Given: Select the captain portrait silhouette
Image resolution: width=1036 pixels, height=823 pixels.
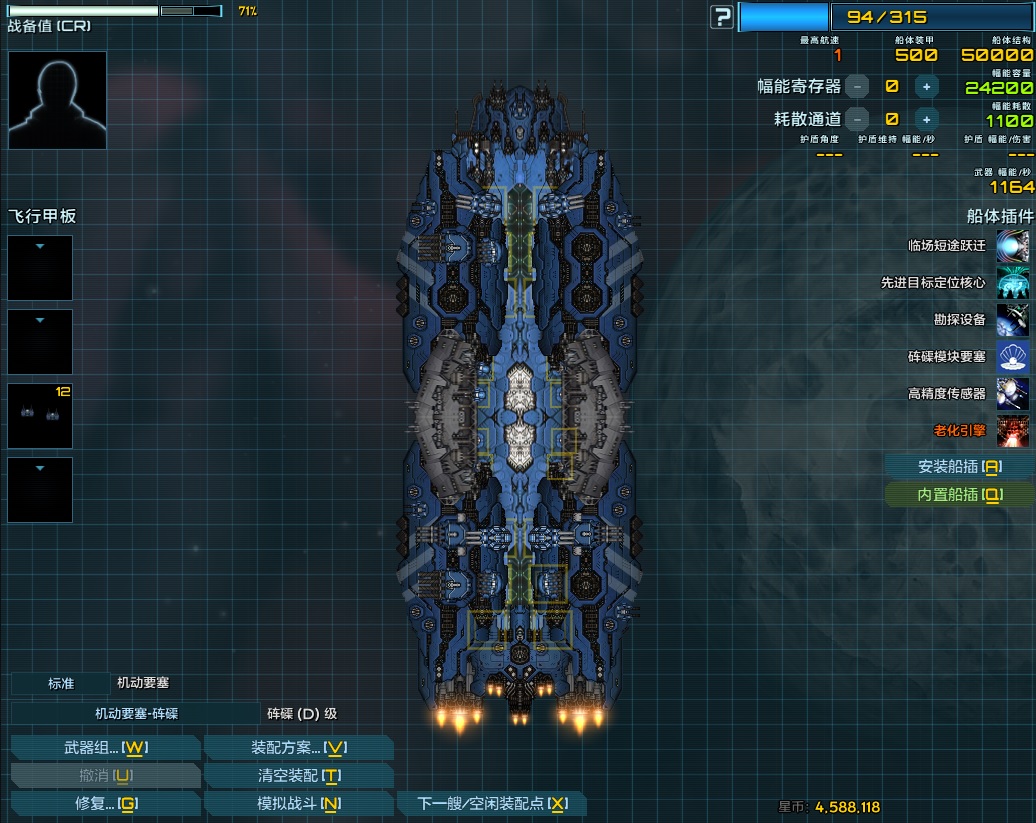Looking at the screenshot, I should click(x=57, y=100).
